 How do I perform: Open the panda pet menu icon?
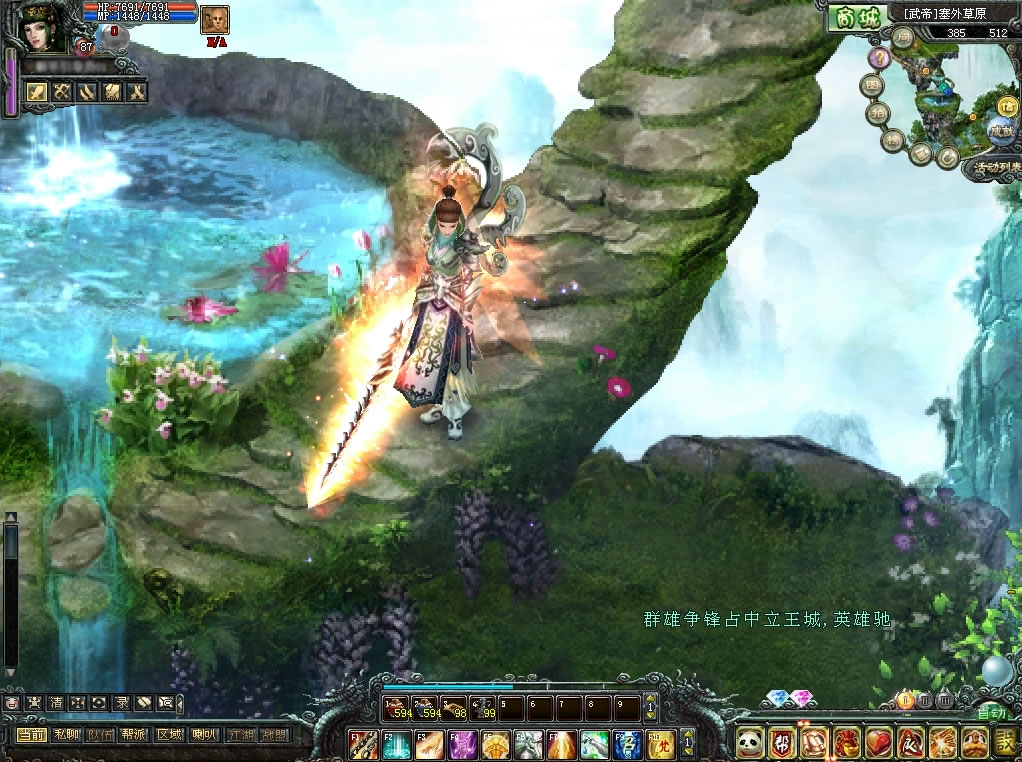(x=749, y=743)
